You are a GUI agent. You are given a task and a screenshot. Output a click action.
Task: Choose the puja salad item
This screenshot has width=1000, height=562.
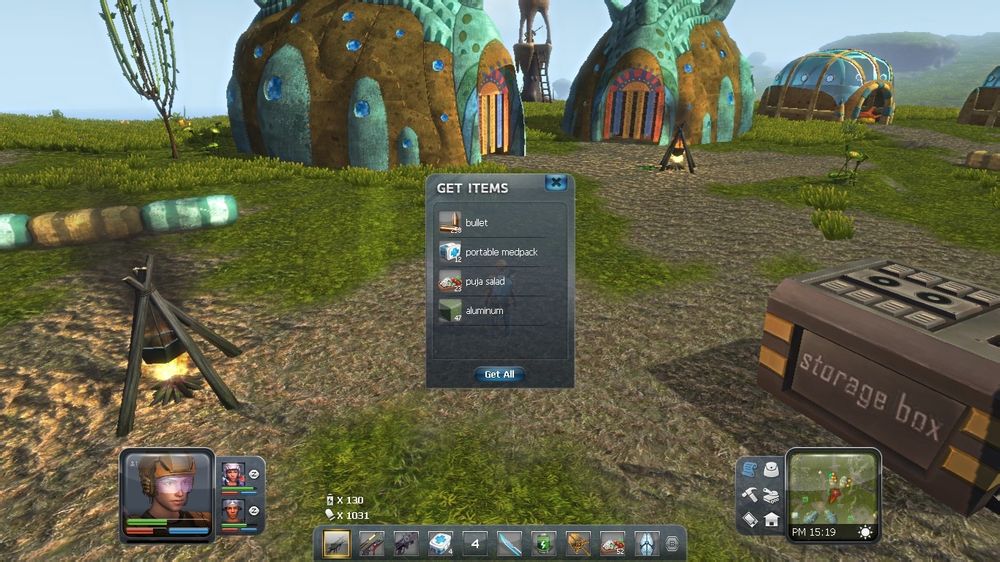pyautogui.click(x=490, y=281)
